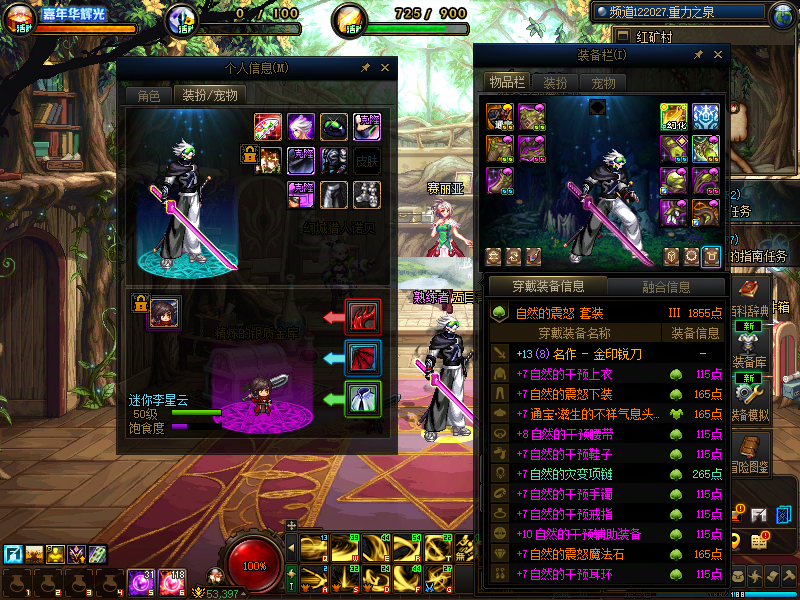Close the 个人信息 personal info window
Screen dimensions: 800x600
[384, 68]
